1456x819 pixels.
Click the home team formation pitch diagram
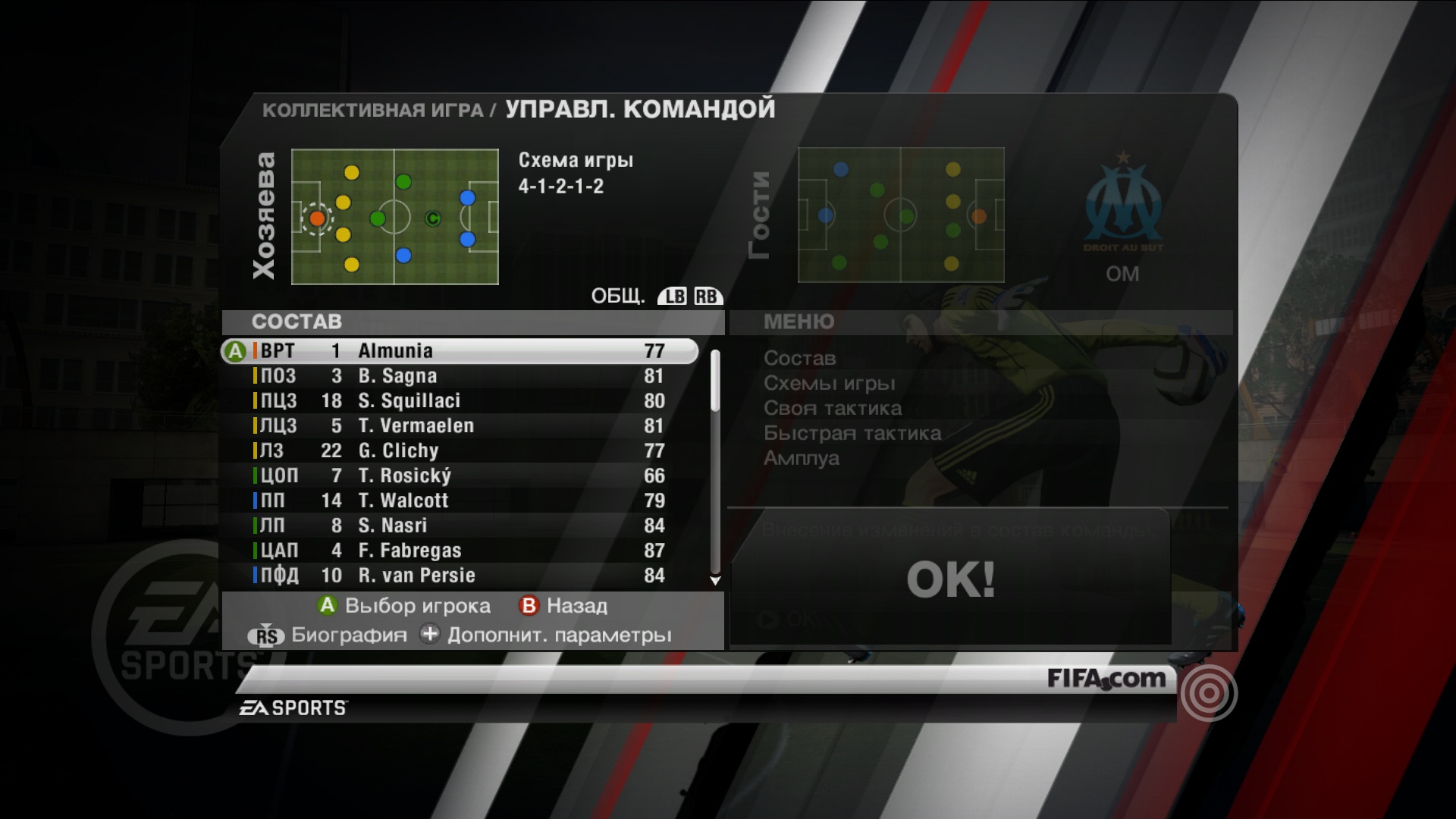click(394, 217)
